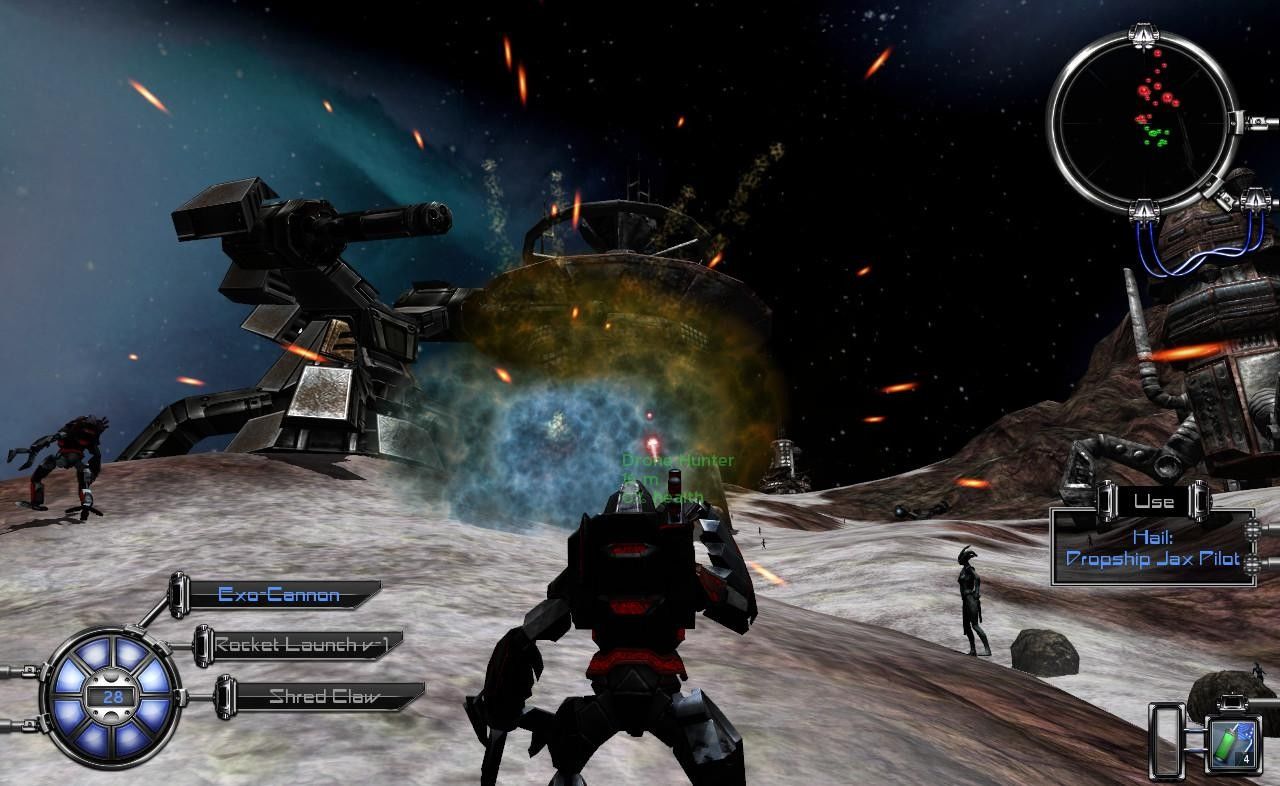Hail the Dropship Jax Pilot
This screenshot has height=786, width=1280.
(1152, 549)
